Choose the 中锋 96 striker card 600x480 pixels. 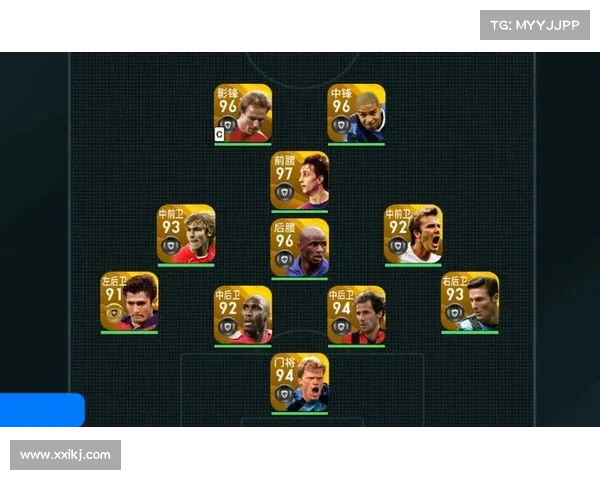[x=357, y=113]
